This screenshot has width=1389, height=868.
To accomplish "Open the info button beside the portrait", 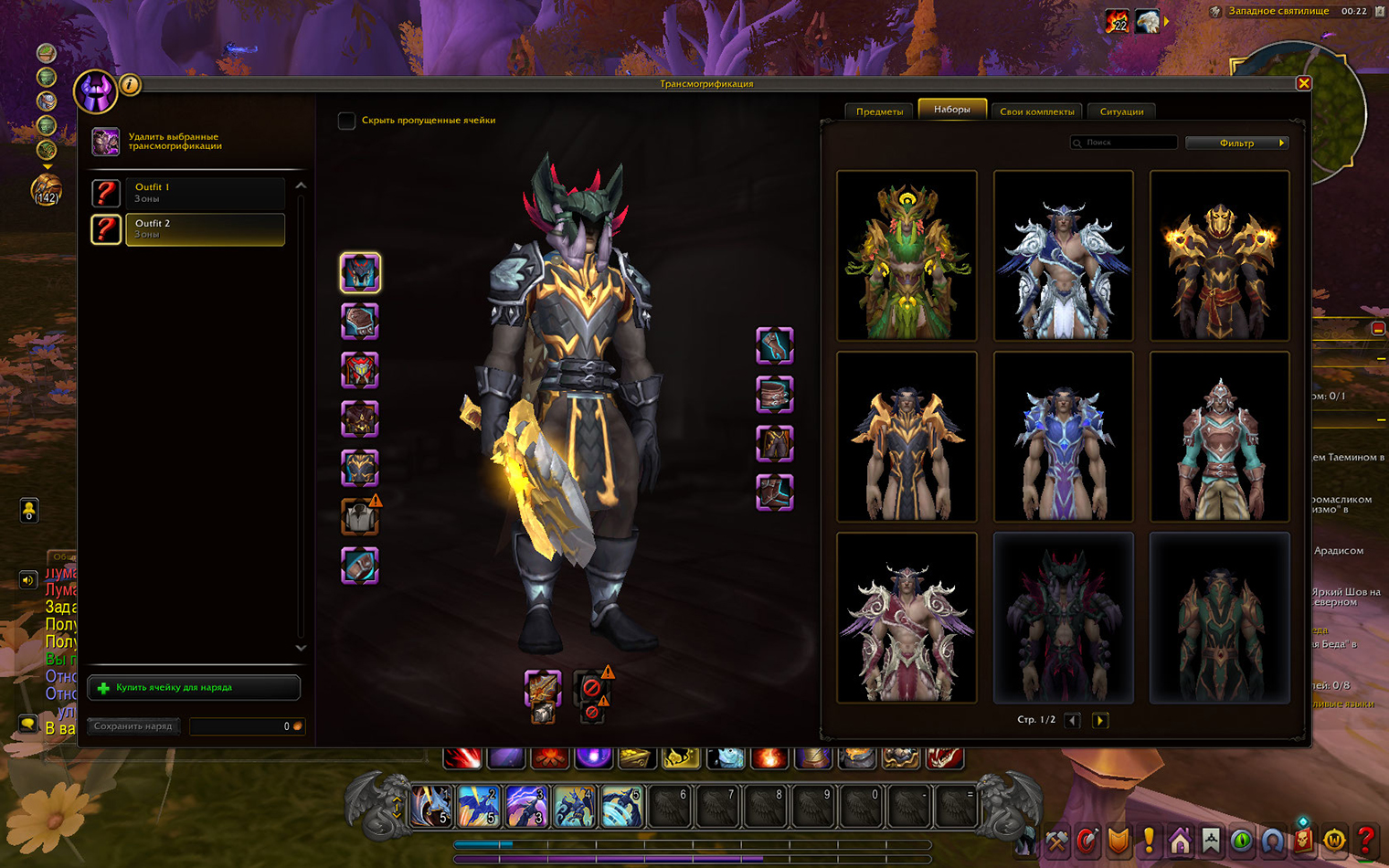I will pos(131,85).
